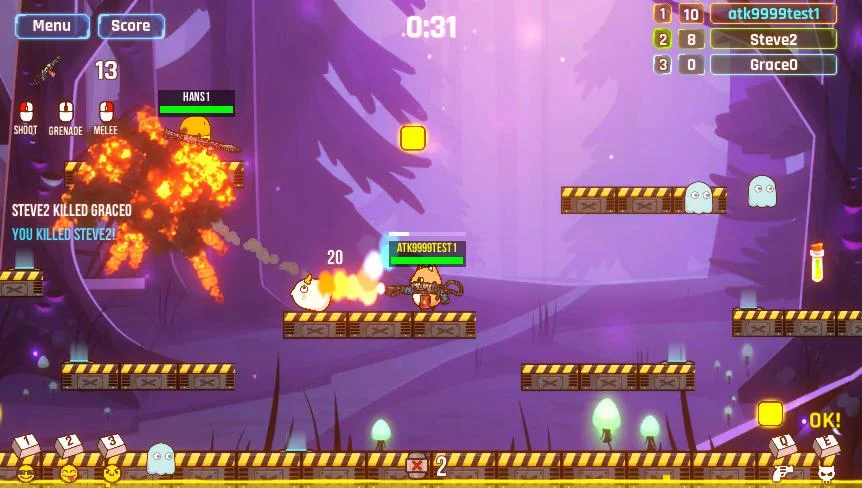Select the Steve2 leaderboard row
This screenshot has width=862, height=488.
773,40
